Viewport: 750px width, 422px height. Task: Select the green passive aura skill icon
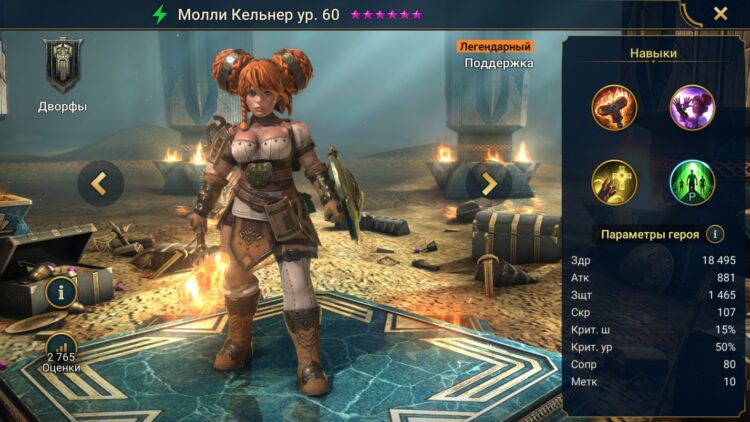(x=692, y=182)
